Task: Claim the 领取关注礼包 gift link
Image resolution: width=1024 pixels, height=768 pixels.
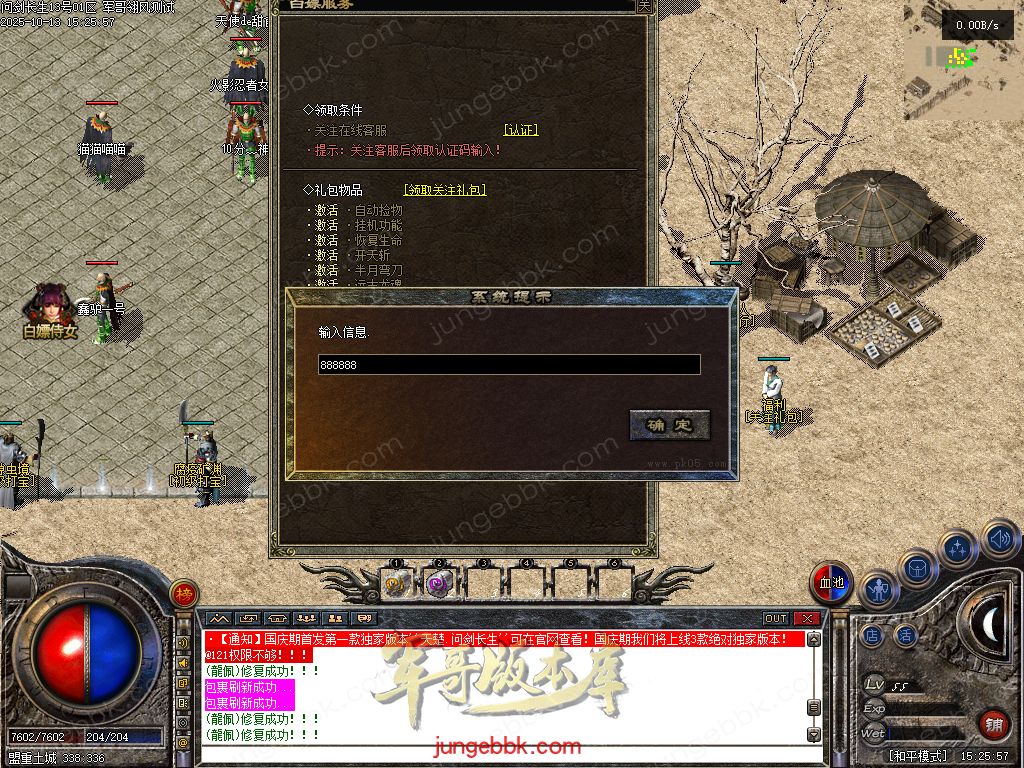Action: click(445, 190)
